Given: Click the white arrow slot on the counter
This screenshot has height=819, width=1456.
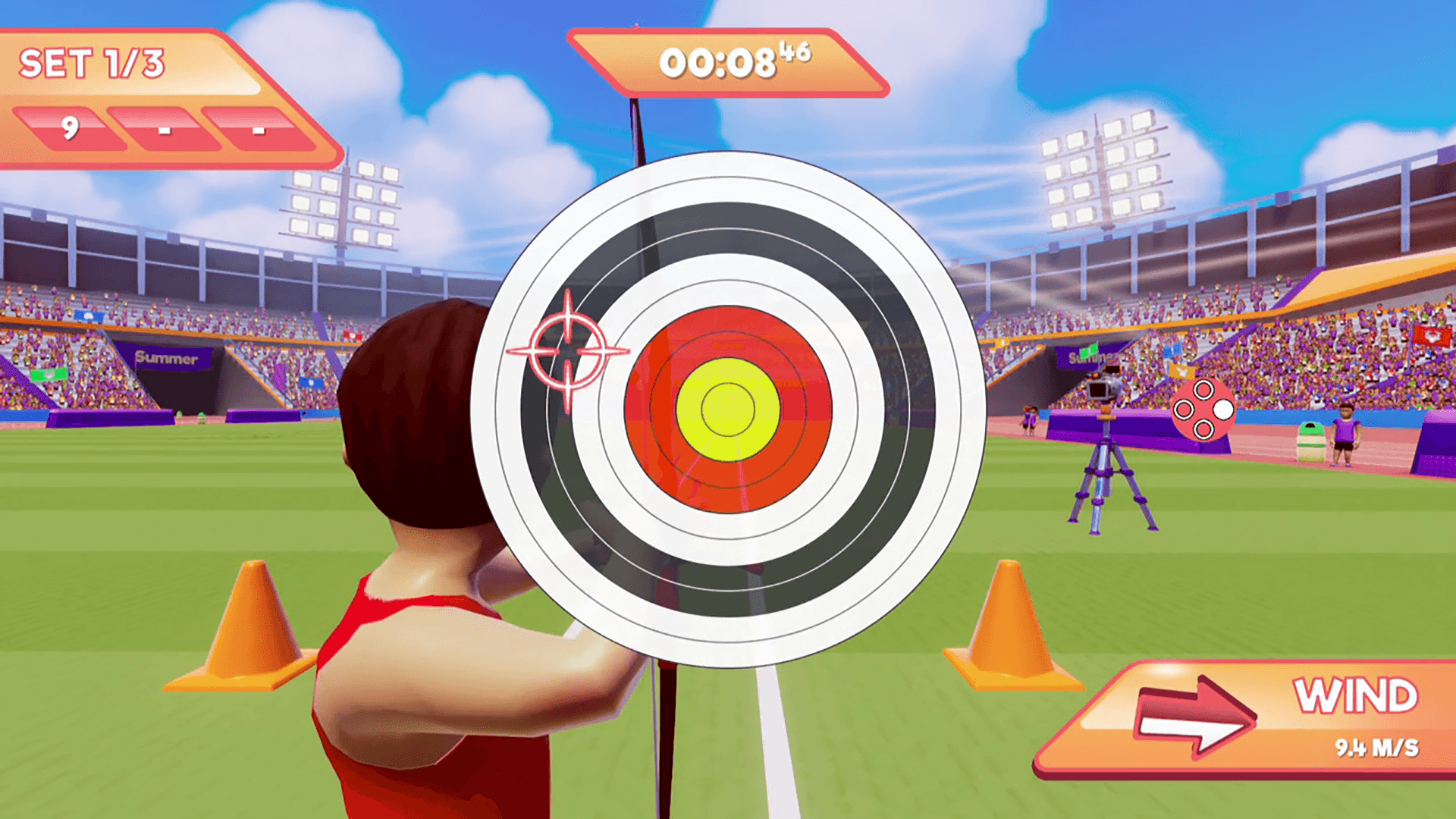Looking at the screenshot, I should [1222, 409].
